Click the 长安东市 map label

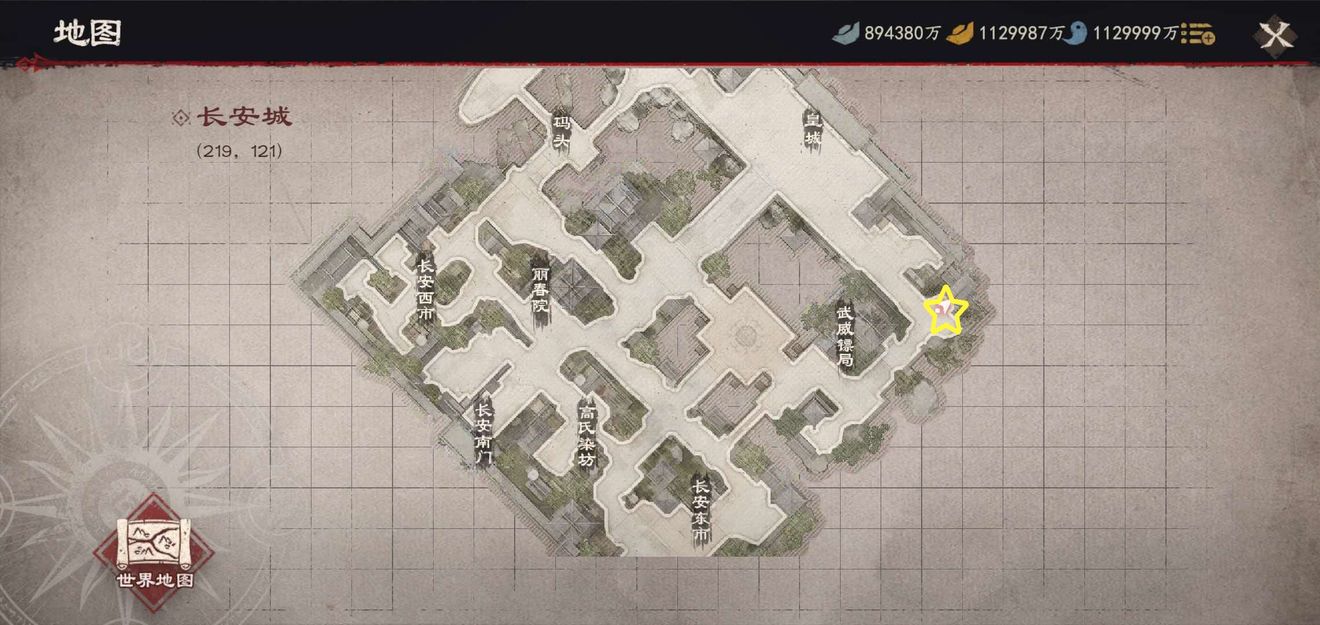701,510
